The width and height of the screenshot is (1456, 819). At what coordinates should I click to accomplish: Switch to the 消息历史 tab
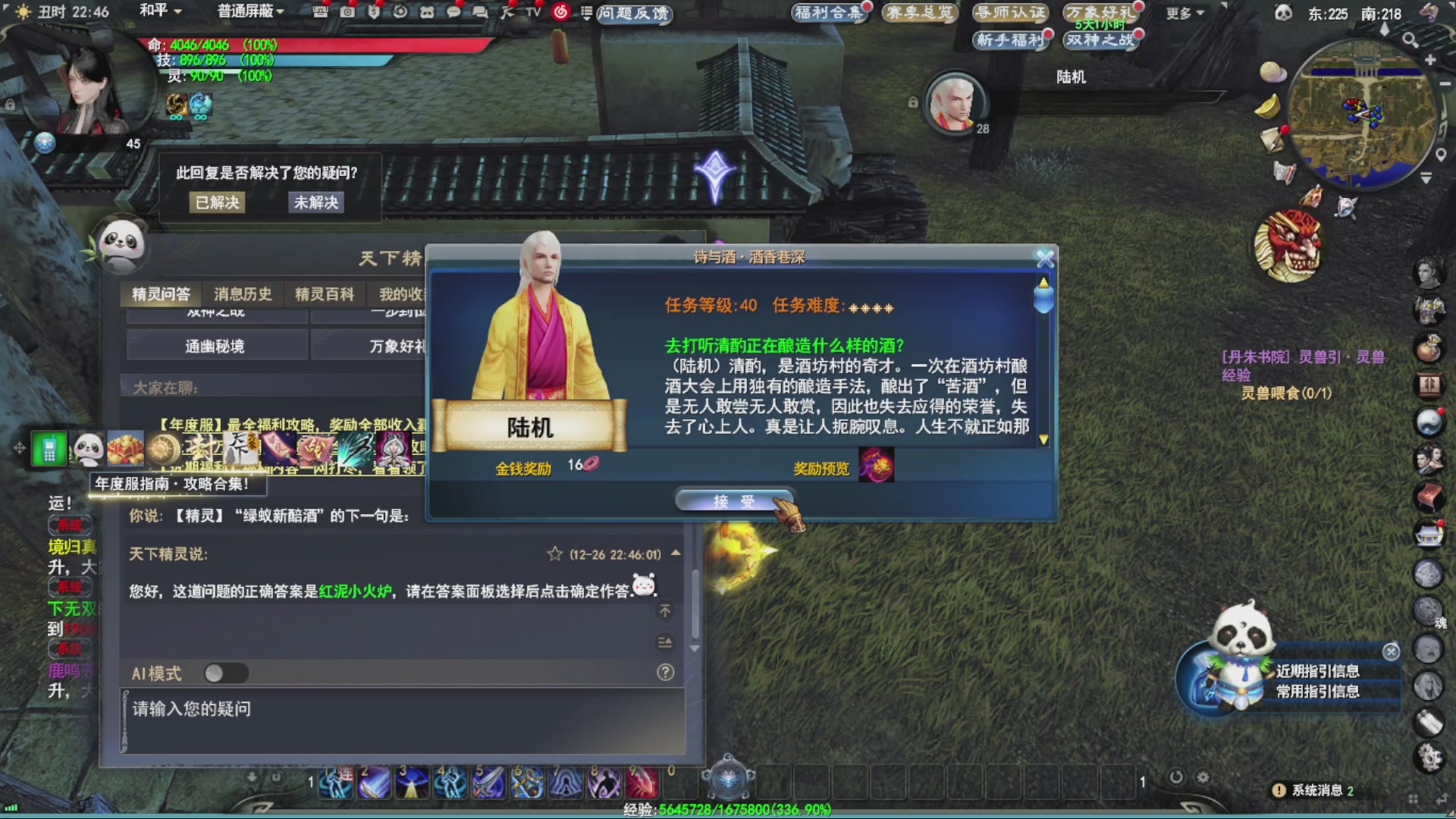tap(241, 294)
